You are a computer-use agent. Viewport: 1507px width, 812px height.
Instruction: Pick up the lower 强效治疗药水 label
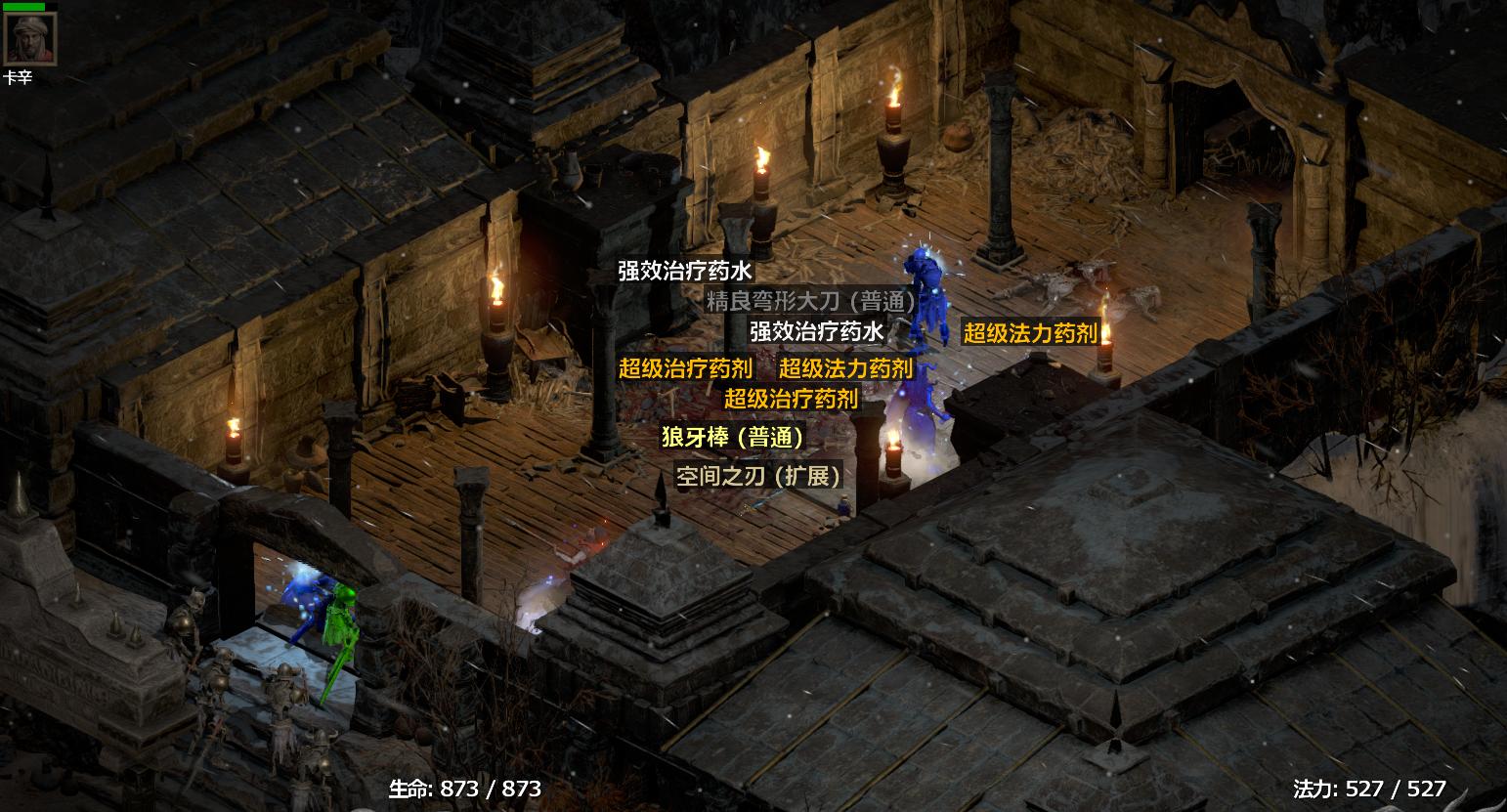[817, 331]
